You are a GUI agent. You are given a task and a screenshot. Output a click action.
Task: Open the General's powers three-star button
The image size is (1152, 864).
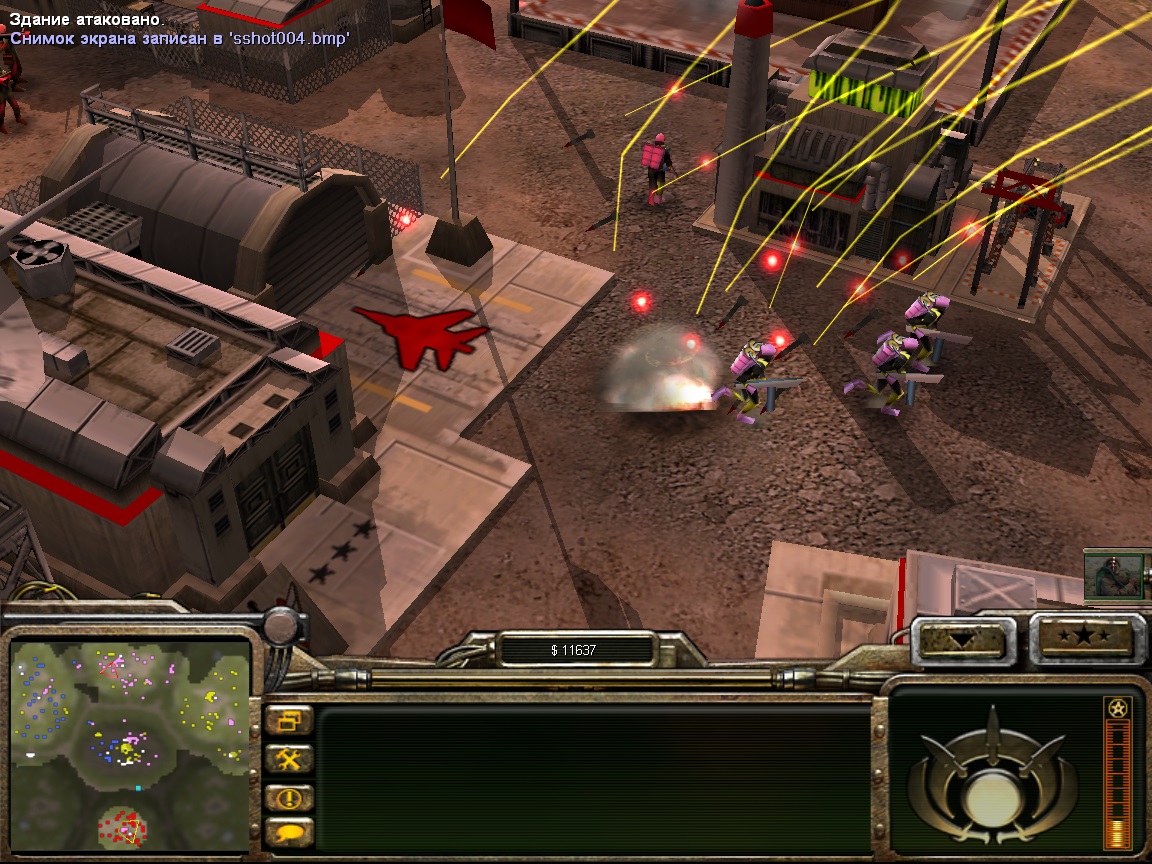click(1081, 638)
